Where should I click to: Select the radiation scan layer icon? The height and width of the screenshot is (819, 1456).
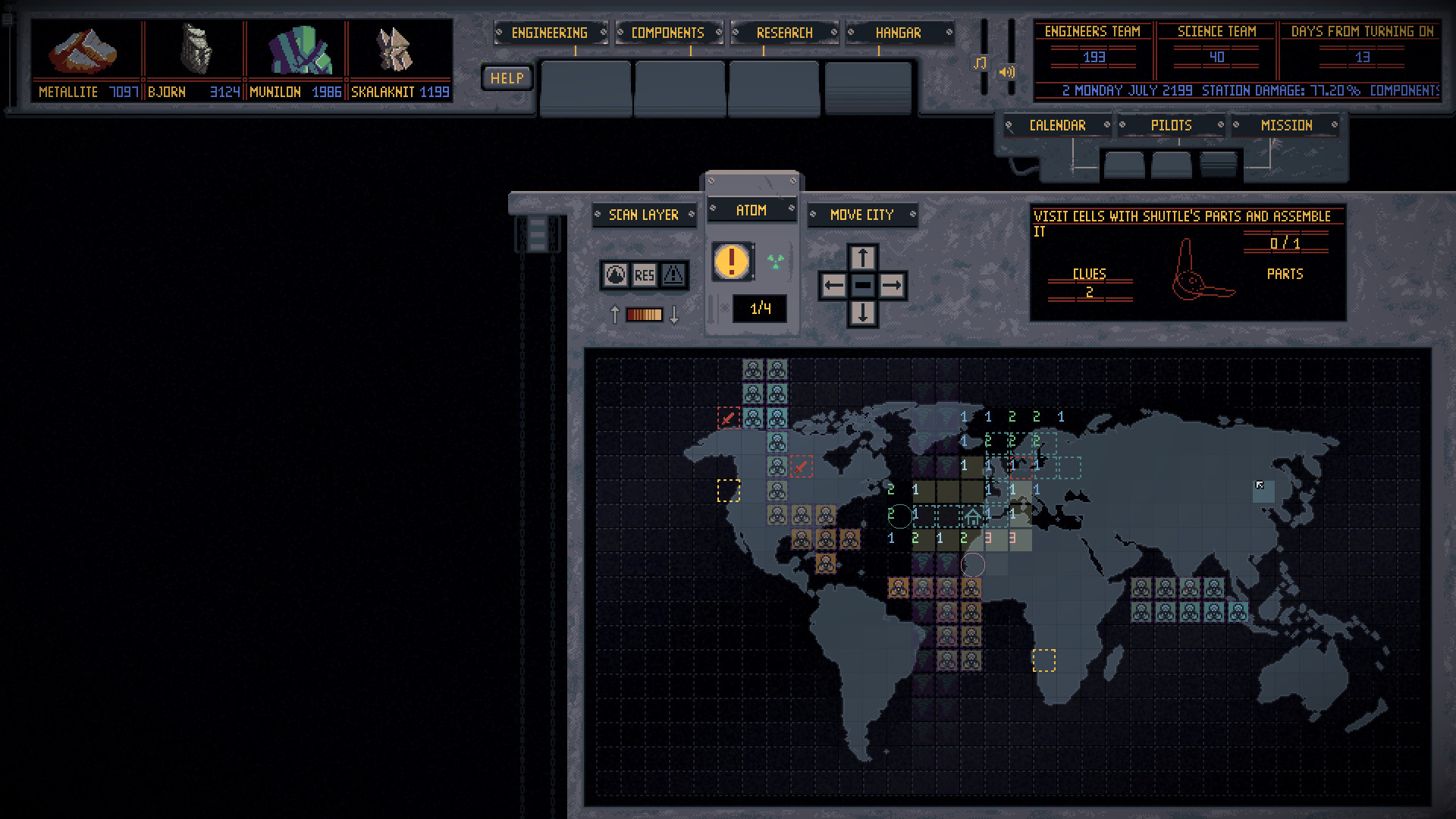point(616,276)
